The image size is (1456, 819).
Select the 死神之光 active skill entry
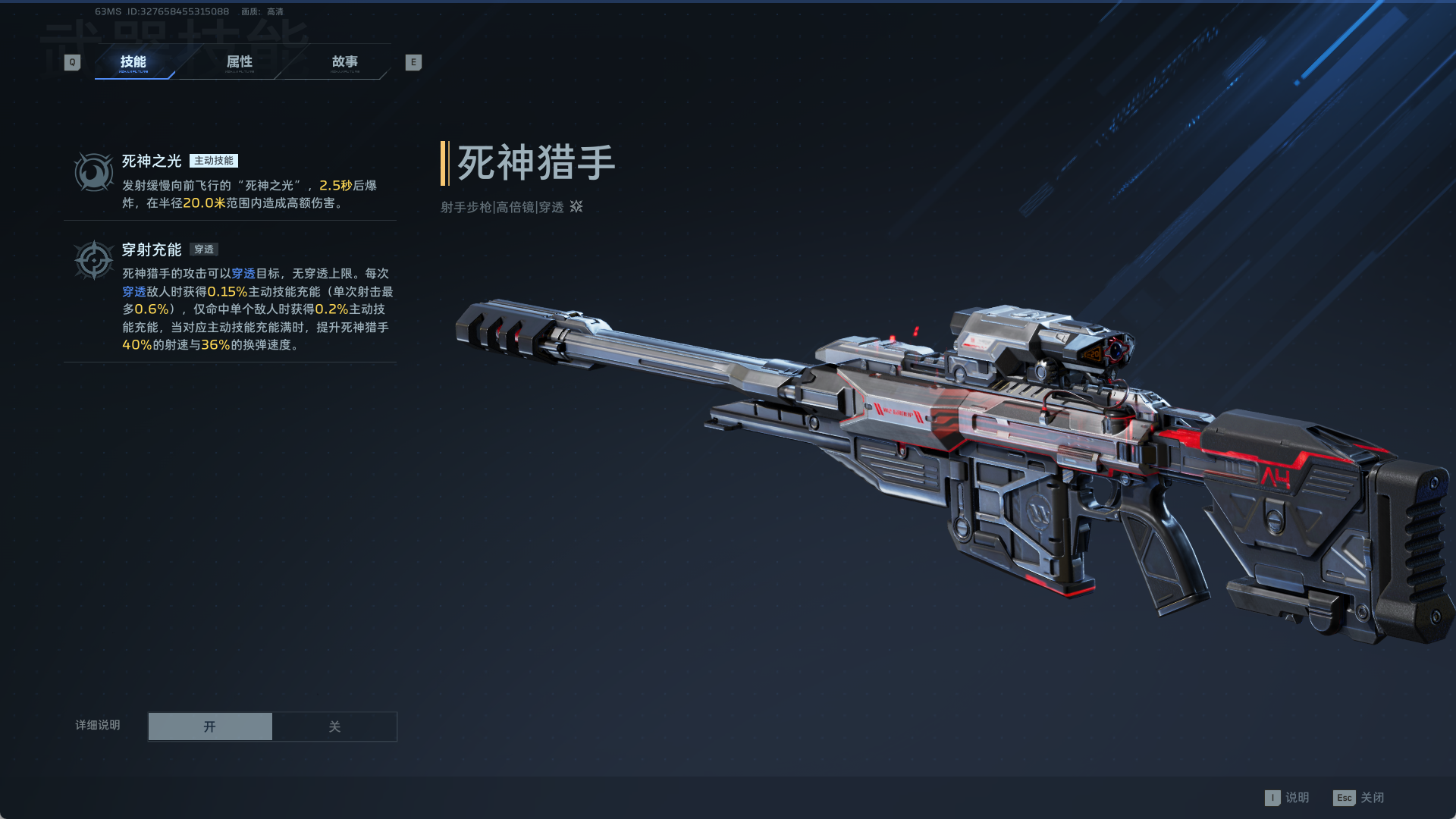tap(230, 181)
